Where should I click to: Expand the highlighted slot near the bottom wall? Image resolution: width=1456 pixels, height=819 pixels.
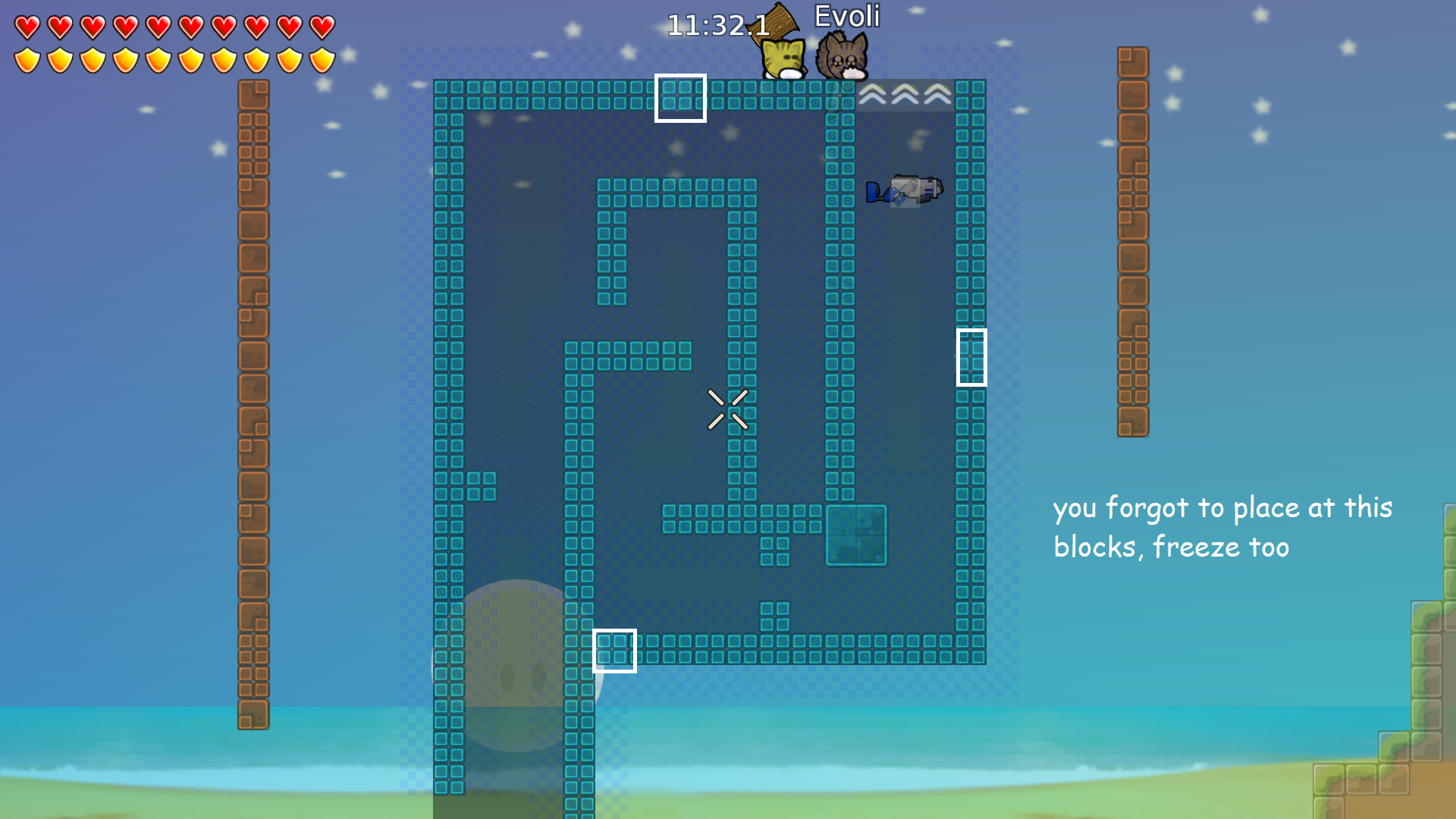tap(615, 650)
